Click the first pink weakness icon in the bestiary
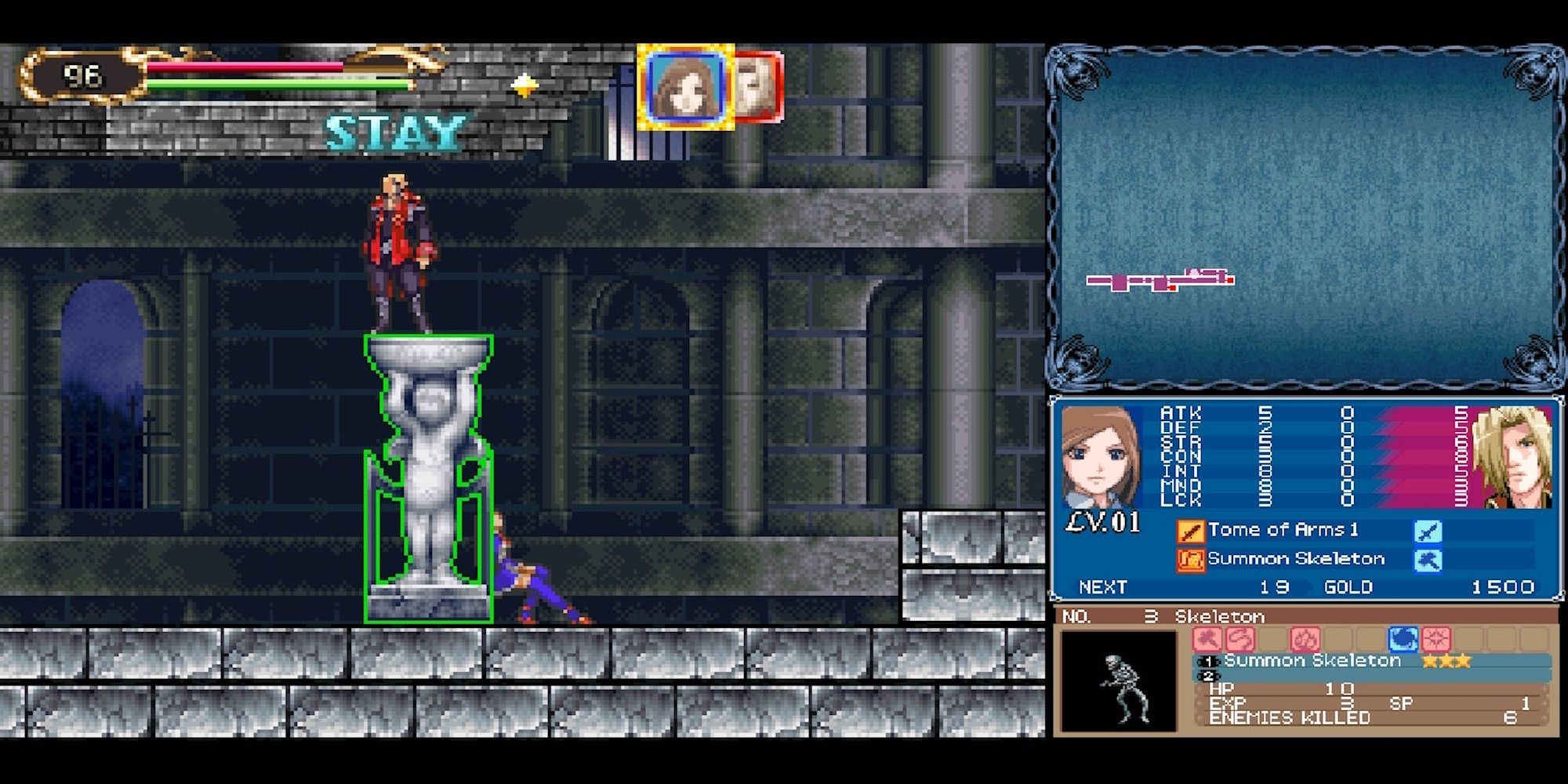 pos(1207,640)
